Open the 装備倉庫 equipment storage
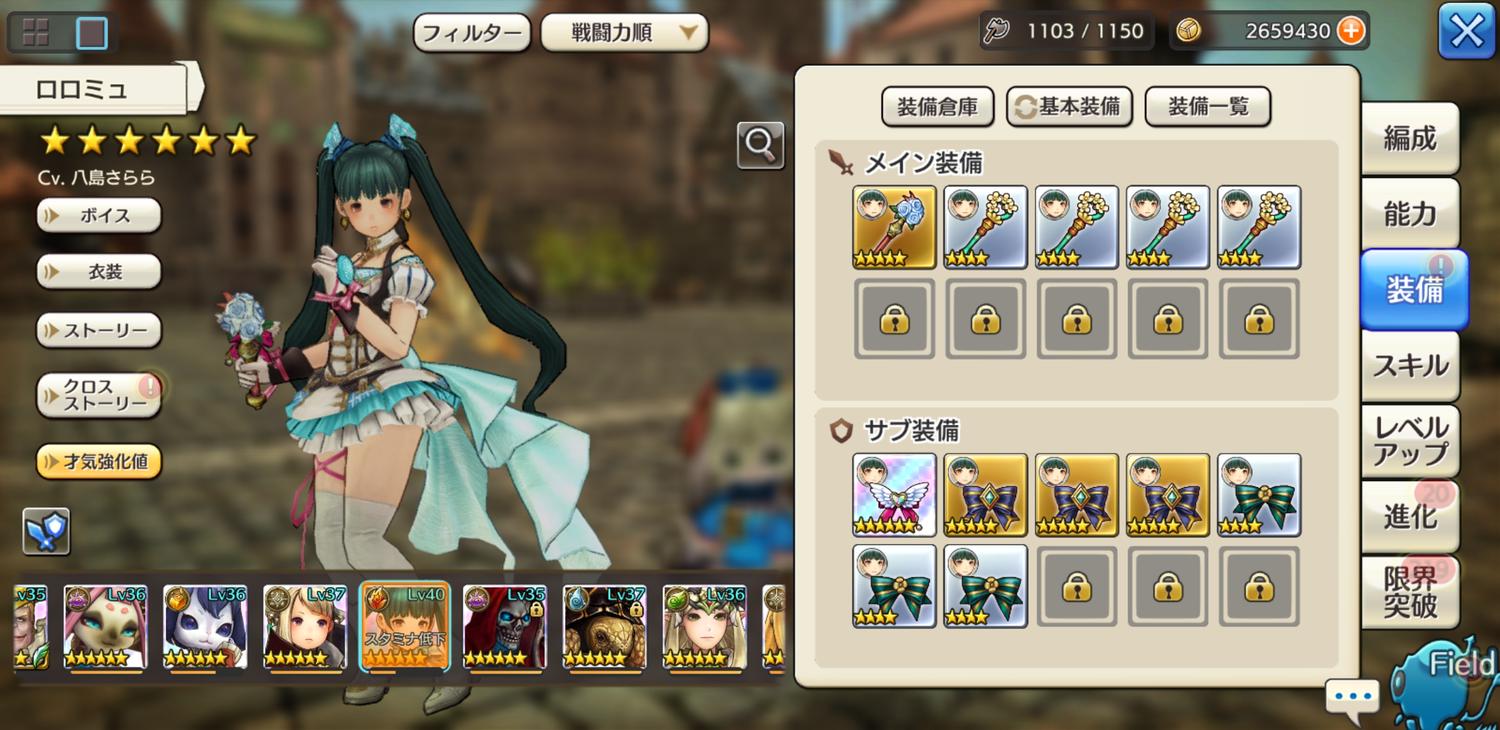This screenshot has width=1500, height=730. pyautogui.click(x=937, y=107)
